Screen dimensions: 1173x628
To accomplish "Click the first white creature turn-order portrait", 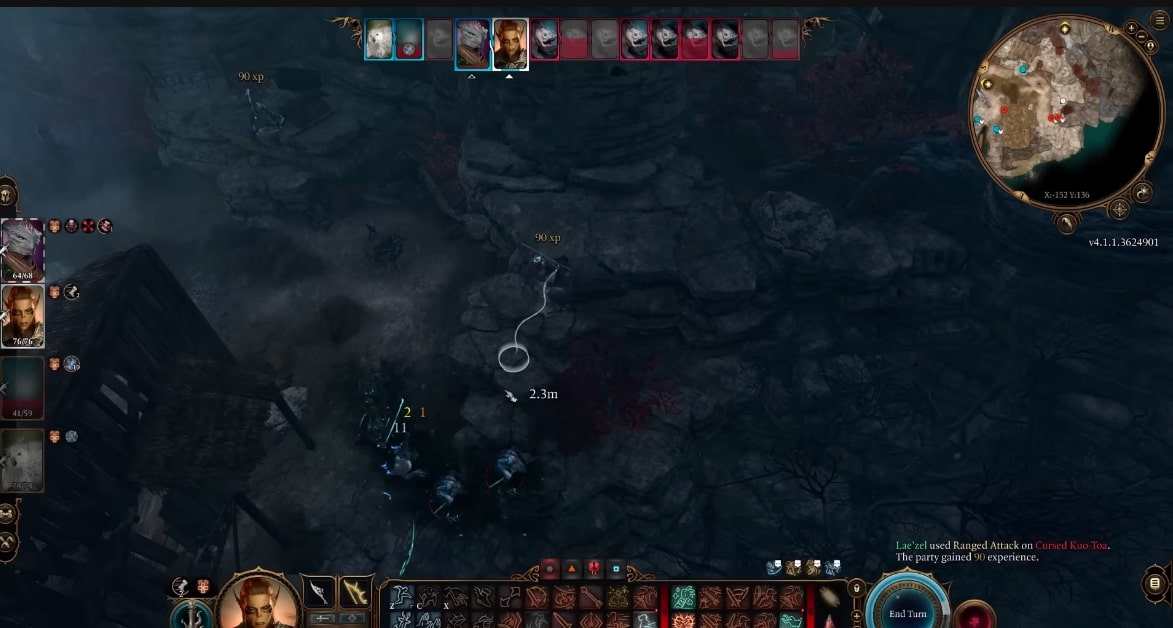I will pos(378,40).
